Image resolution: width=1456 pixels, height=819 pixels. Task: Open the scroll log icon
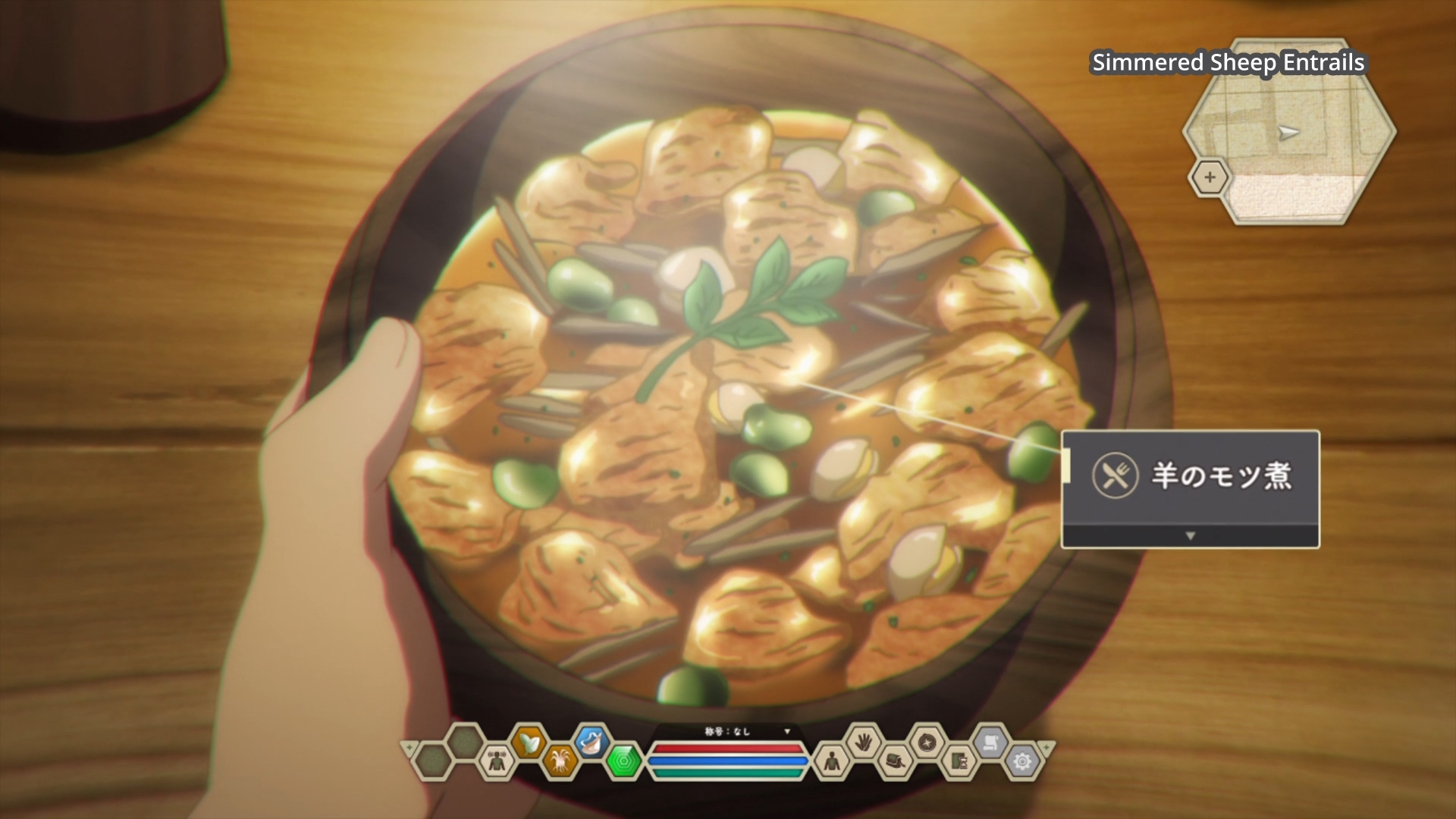pyautogui.click(x=990, y=742)
